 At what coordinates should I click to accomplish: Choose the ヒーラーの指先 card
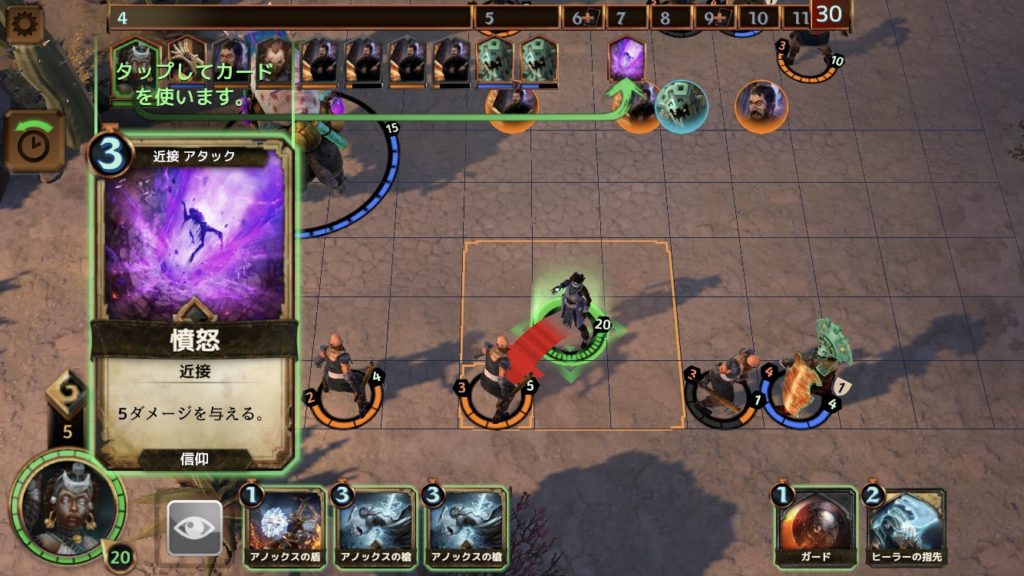coord(905,526)
